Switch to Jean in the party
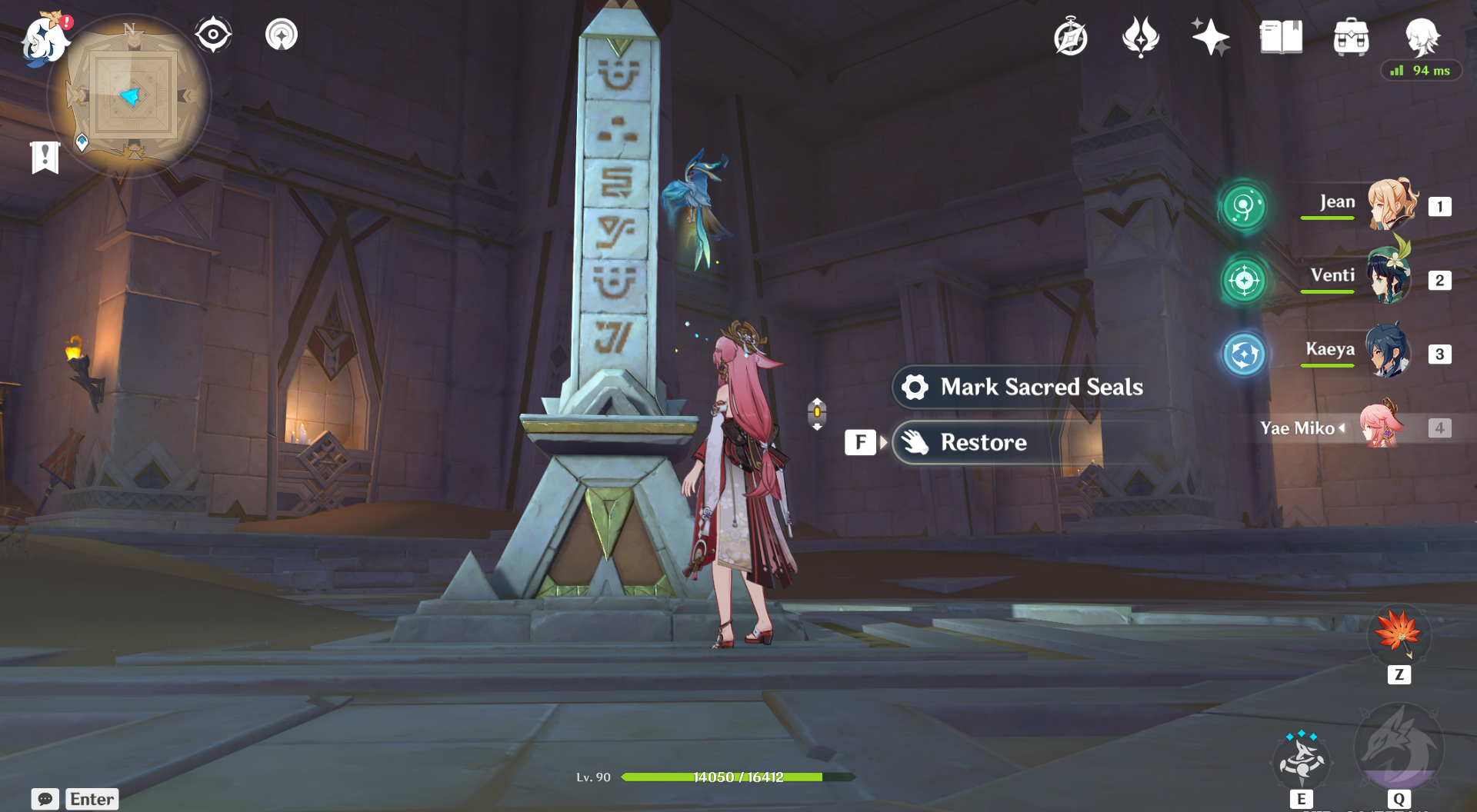Viewport: 1477px width, 812px height. 1391,205
